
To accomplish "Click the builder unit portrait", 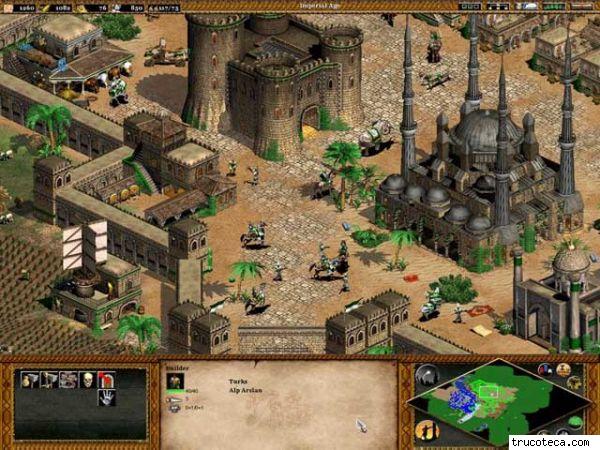I will click(173, 384).
